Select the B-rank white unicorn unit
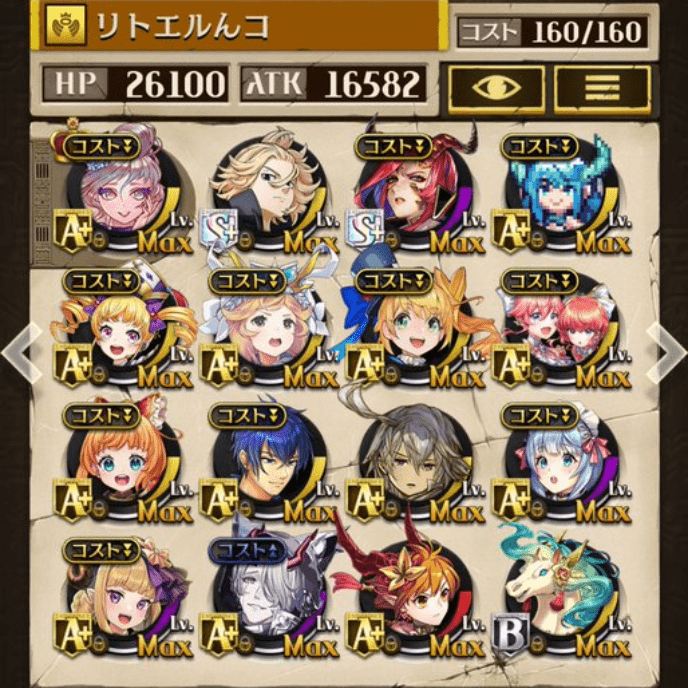Viewport: 688px width, 688px height. click(558, 595)
